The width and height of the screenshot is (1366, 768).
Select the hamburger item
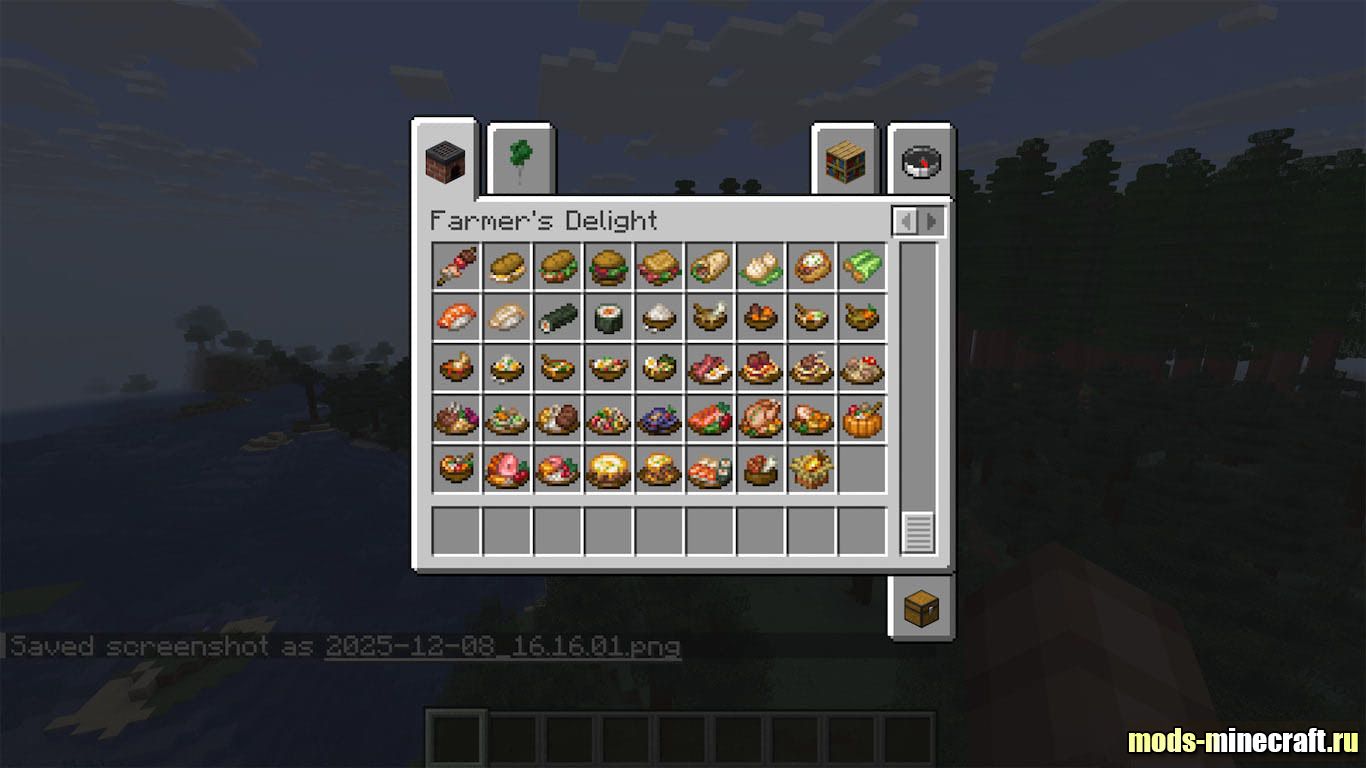(608, 267)
